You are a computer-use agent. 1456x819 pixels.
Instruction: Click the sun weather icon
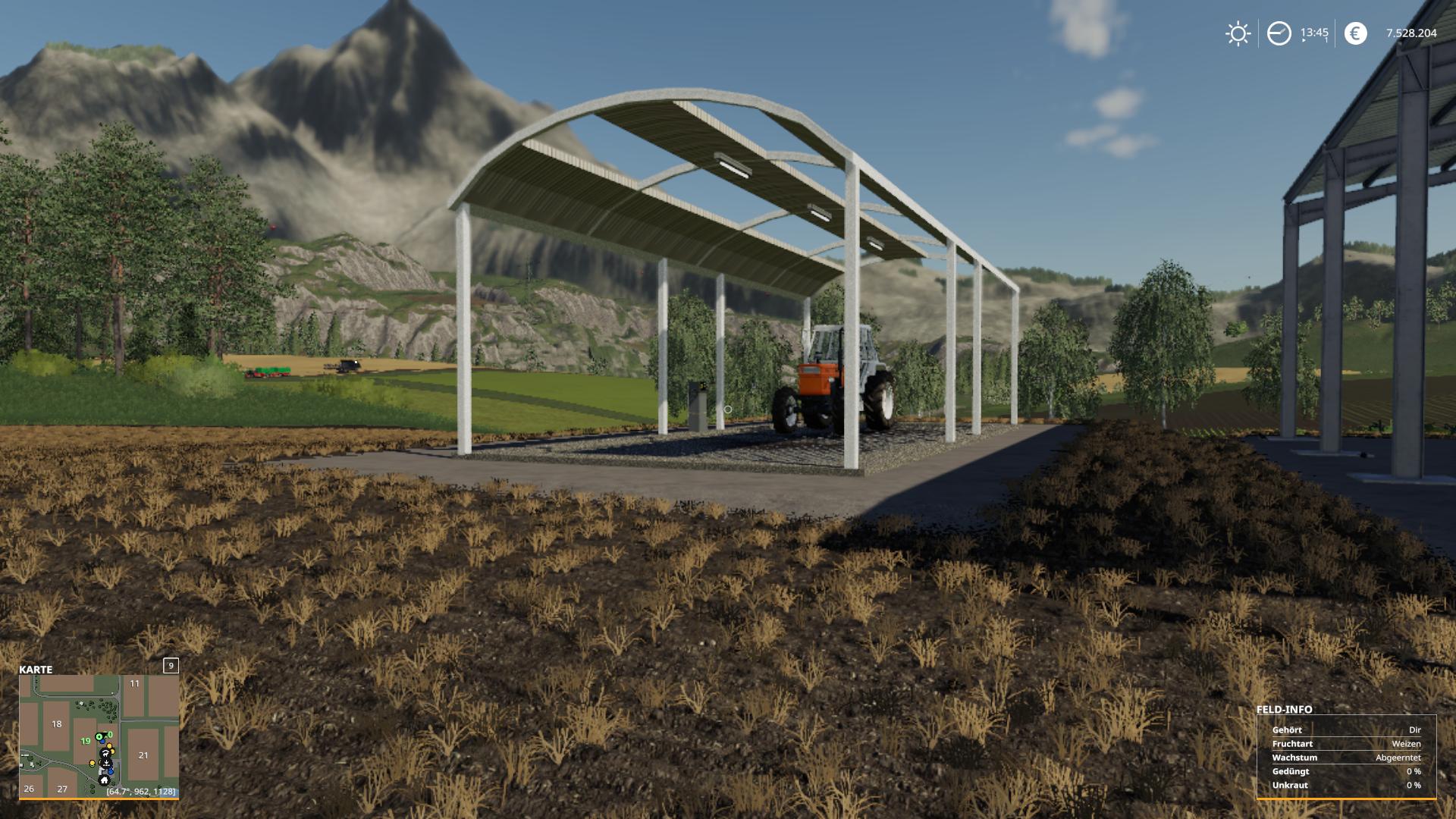pos(1238,33)
